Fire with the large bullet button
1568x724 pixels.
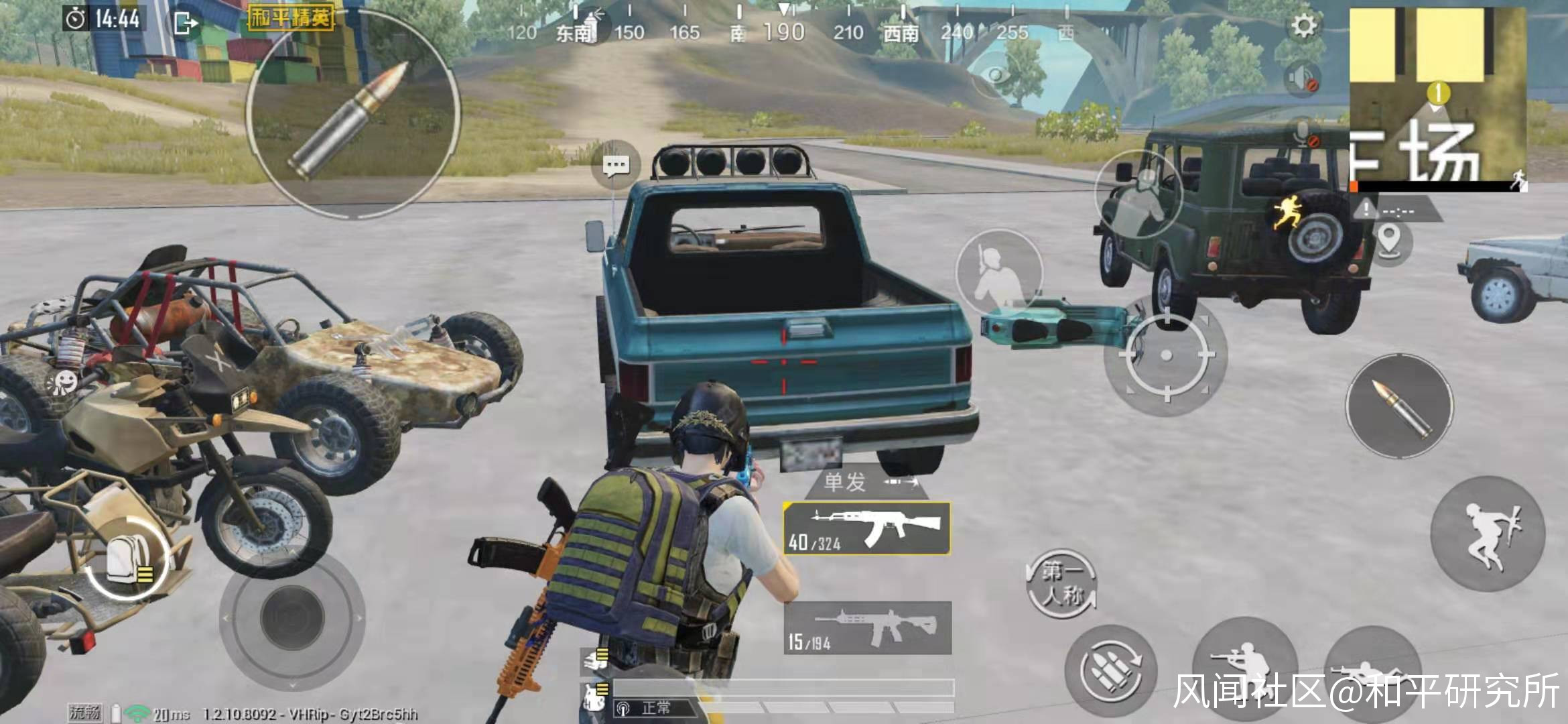[x=353, y=114]
